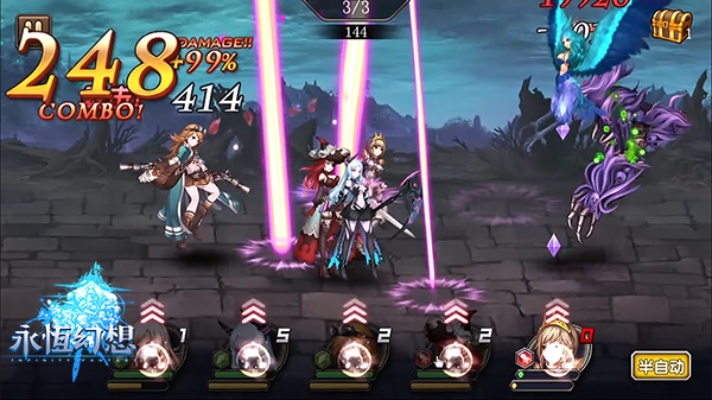
Task: Choose the dark-hat hero skill with red gem
Action: pyautogui.click(x=452, y=353)
